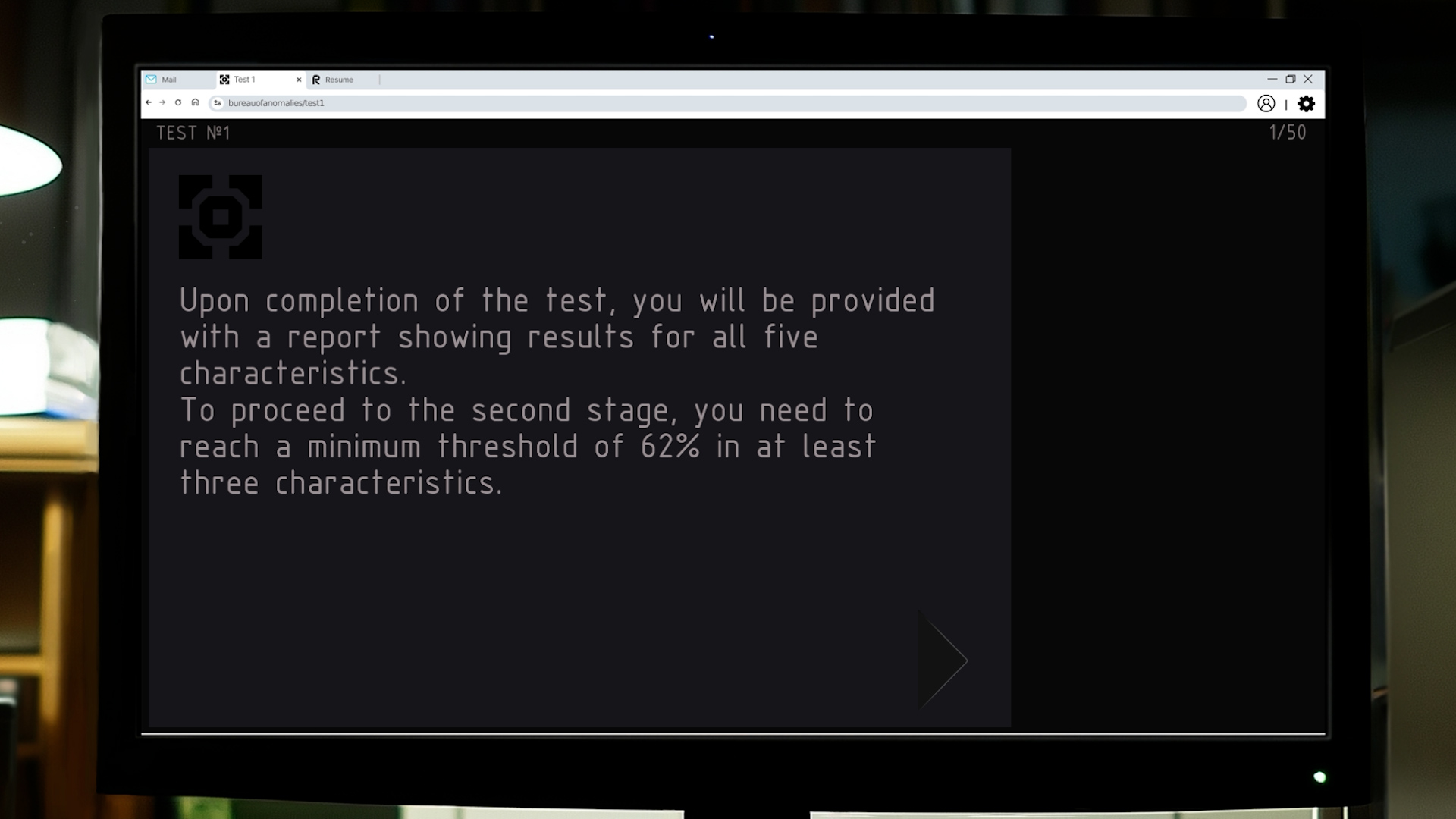1456x819 pixels.
Task: Click the page reload icon
Action: [x=178, y=102]
